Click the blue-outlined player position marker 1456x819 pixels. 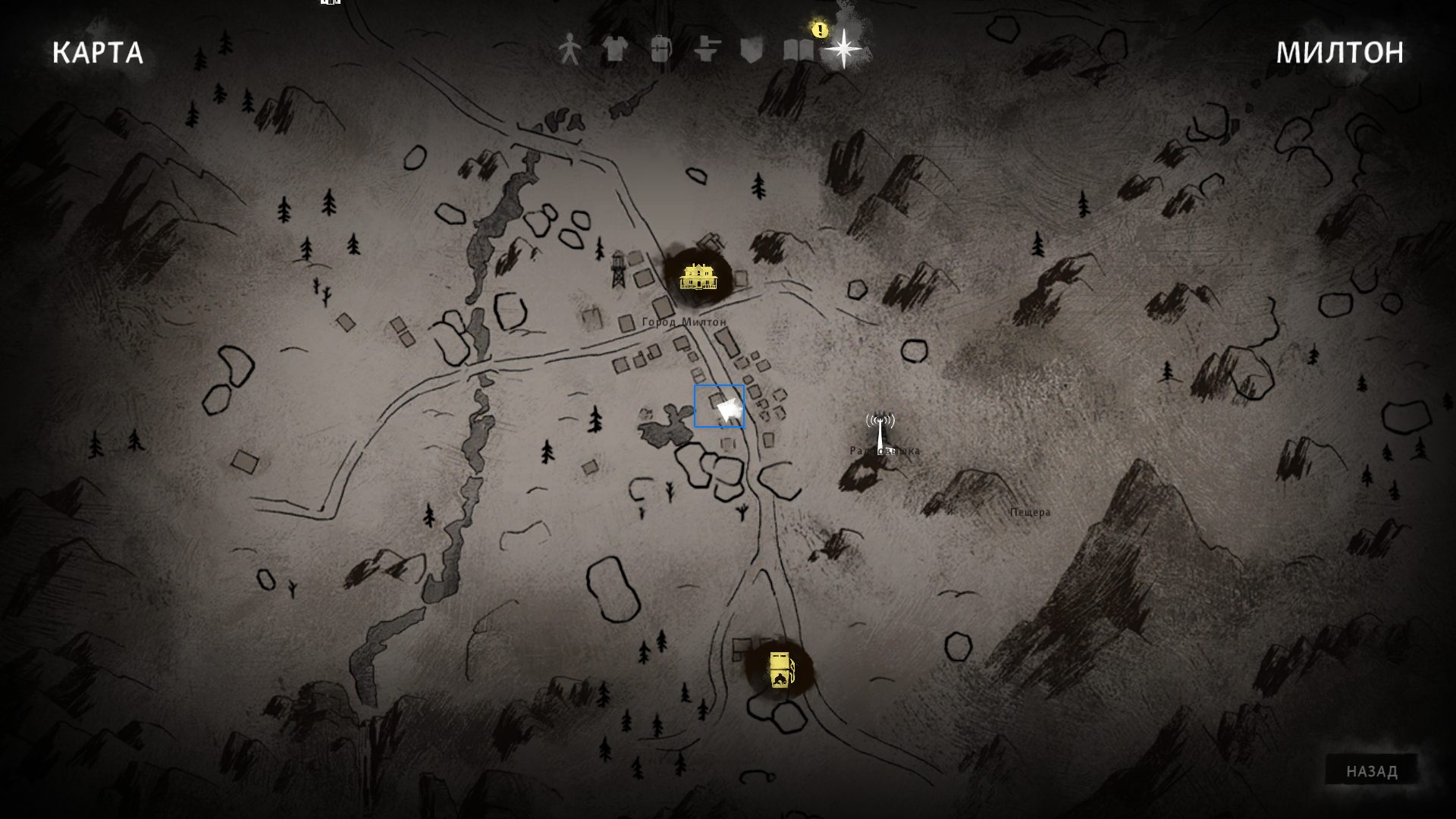pos(720,406)
